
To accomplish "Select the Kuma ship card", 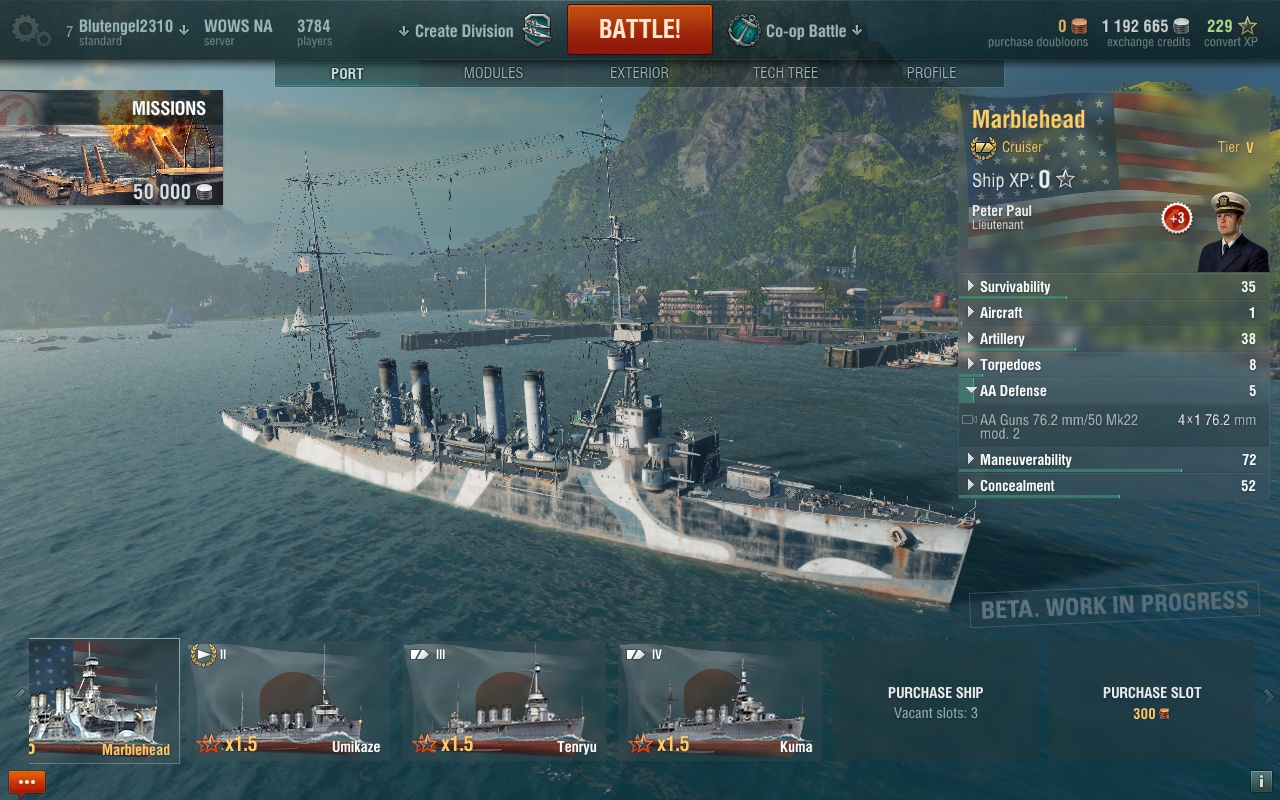I will point(720,700).
